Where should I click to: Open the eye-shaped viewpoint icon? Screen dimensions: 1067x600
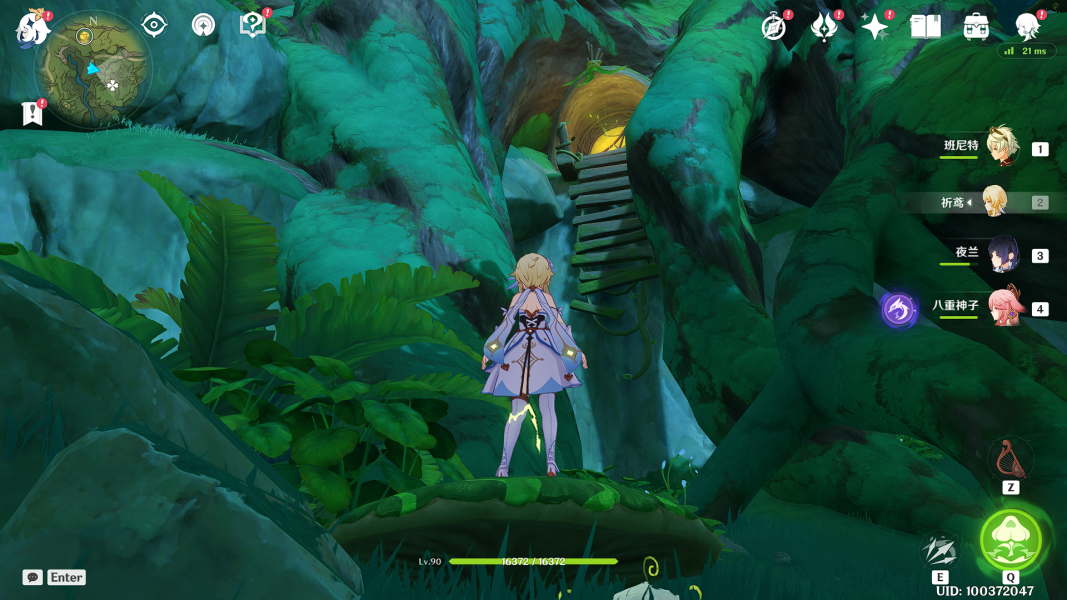pos(154,25)
